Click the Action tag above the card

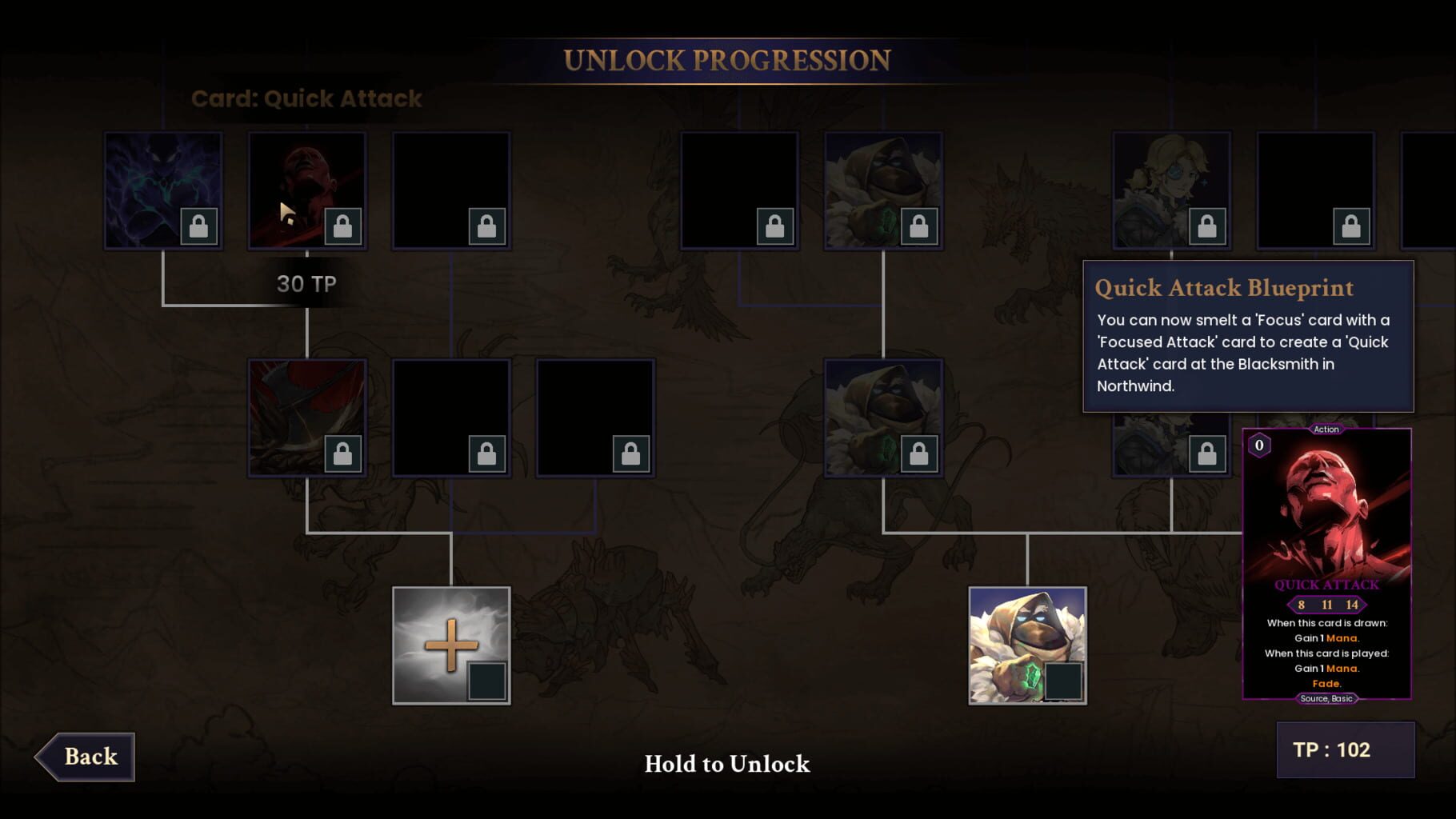tap(1326, 429)
